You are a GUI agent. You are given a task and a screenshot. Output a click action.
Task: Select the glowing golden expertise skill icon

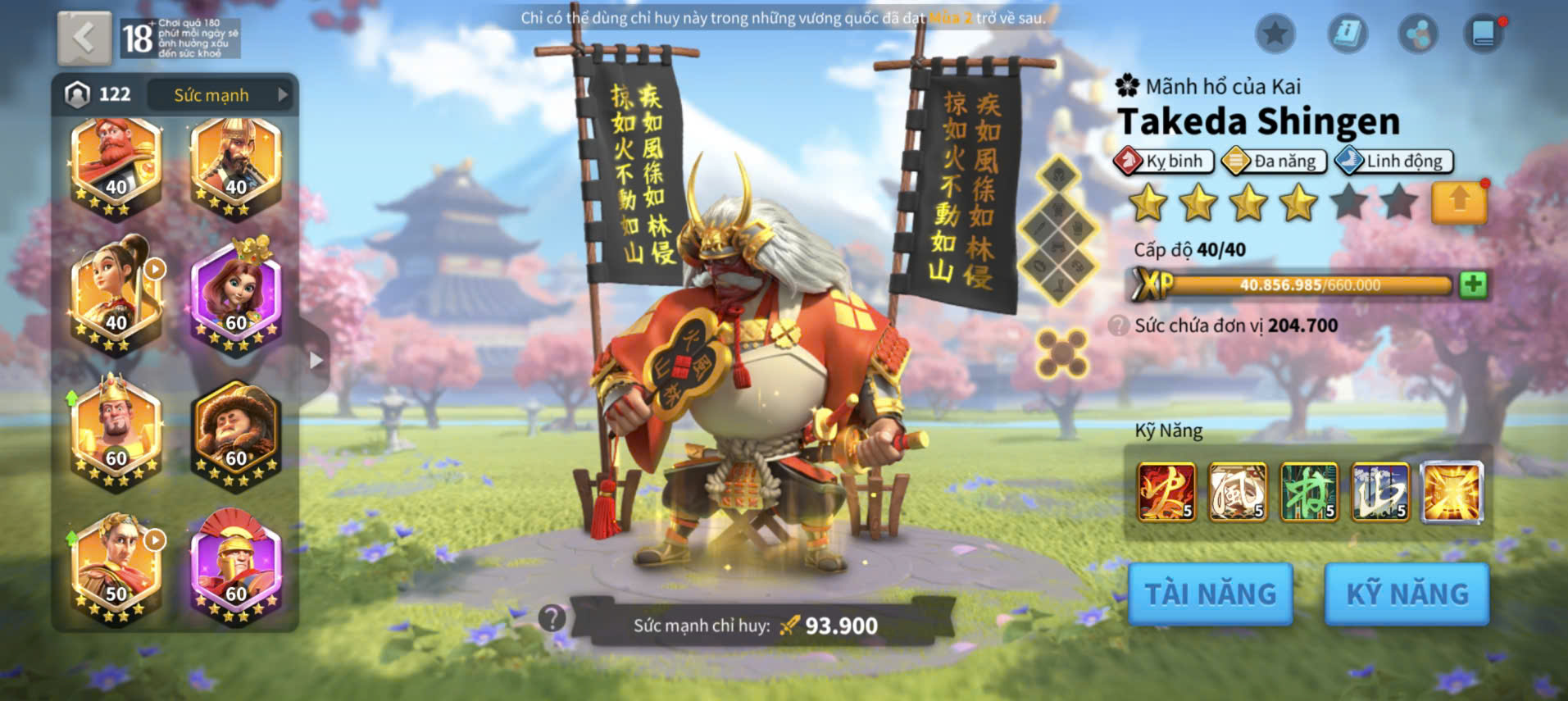click(x=1452, y=492)
